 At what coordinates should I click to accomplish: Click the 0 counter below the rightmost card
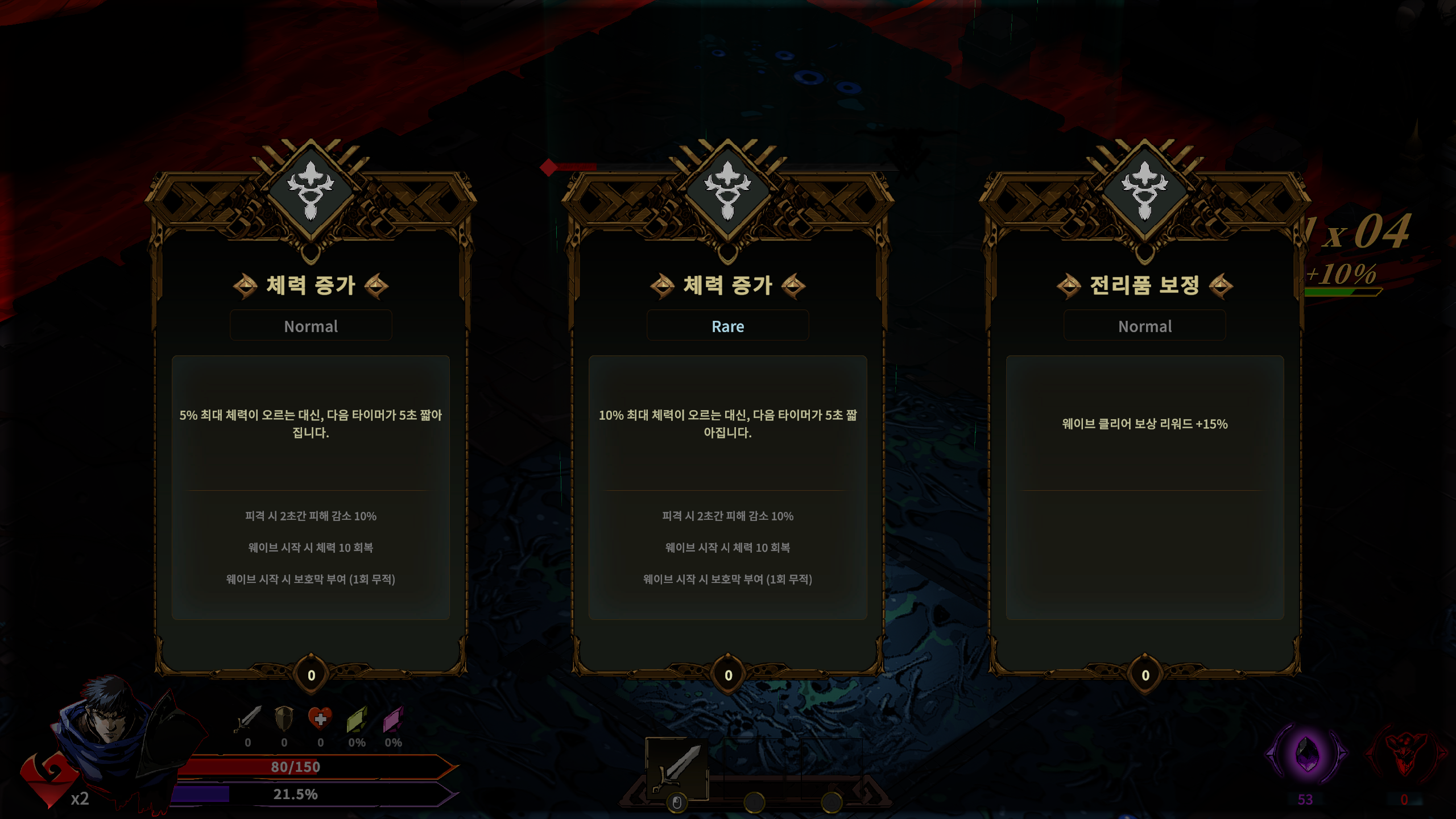pyautogui.click(x=1145, y=676)
